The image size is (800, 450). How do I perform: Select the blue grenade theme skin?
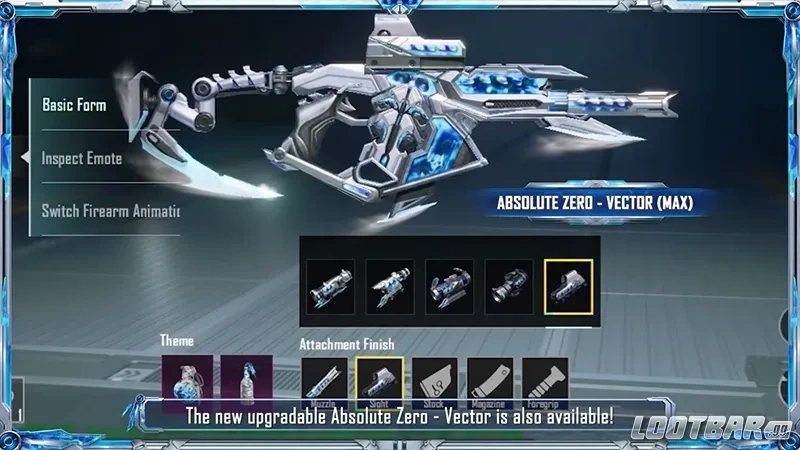pyautogui.click(x=187, y=382)
